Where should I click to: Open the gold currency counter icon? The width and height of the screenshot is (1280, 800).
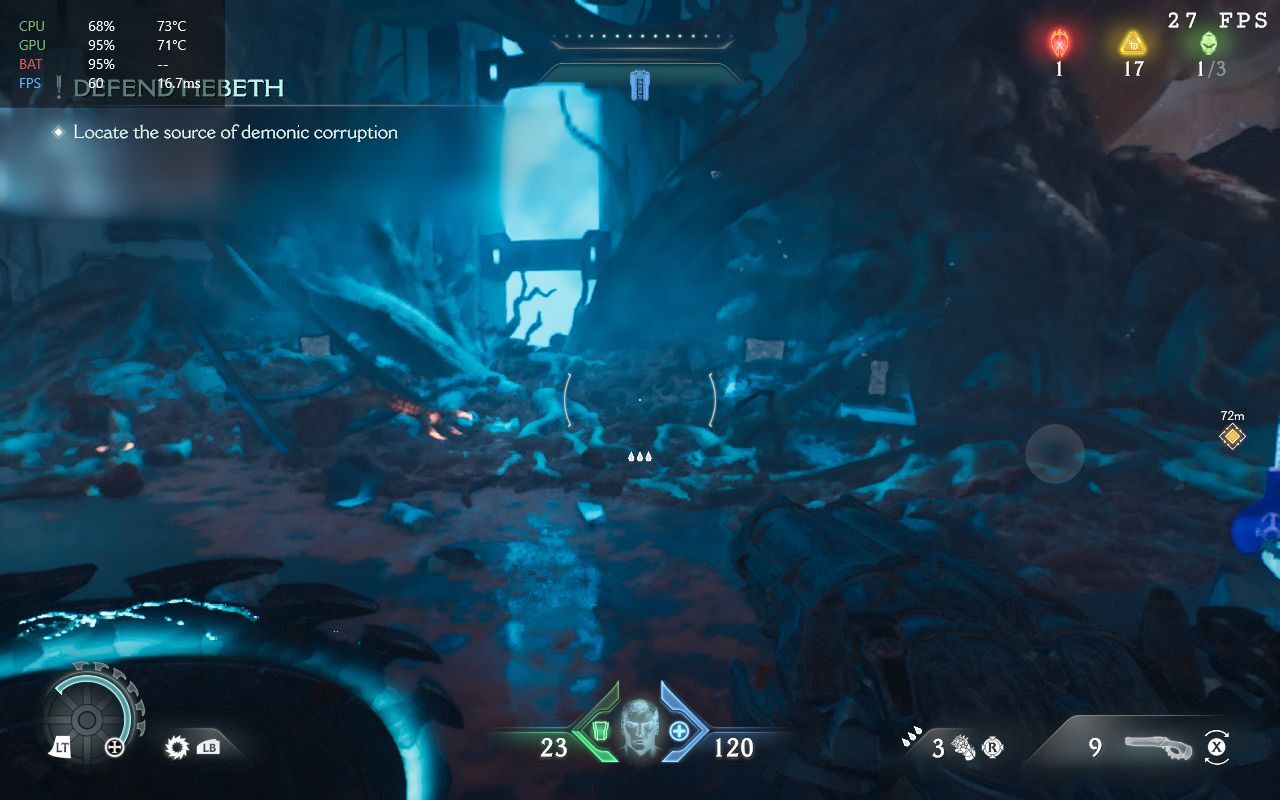pos(1132,43)
